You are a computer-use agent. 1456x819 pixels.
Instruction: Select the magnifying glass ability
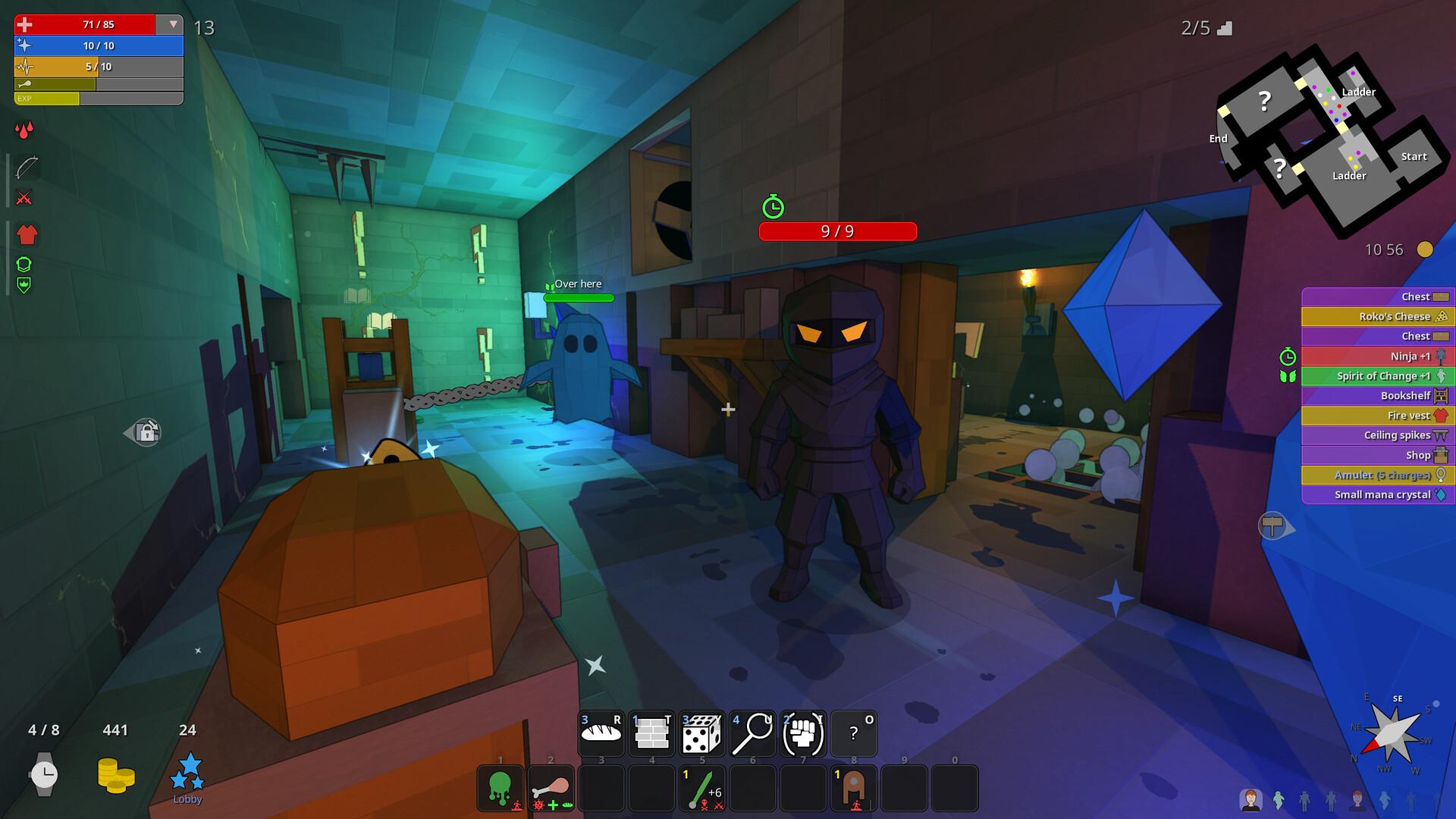click(752, 733)
